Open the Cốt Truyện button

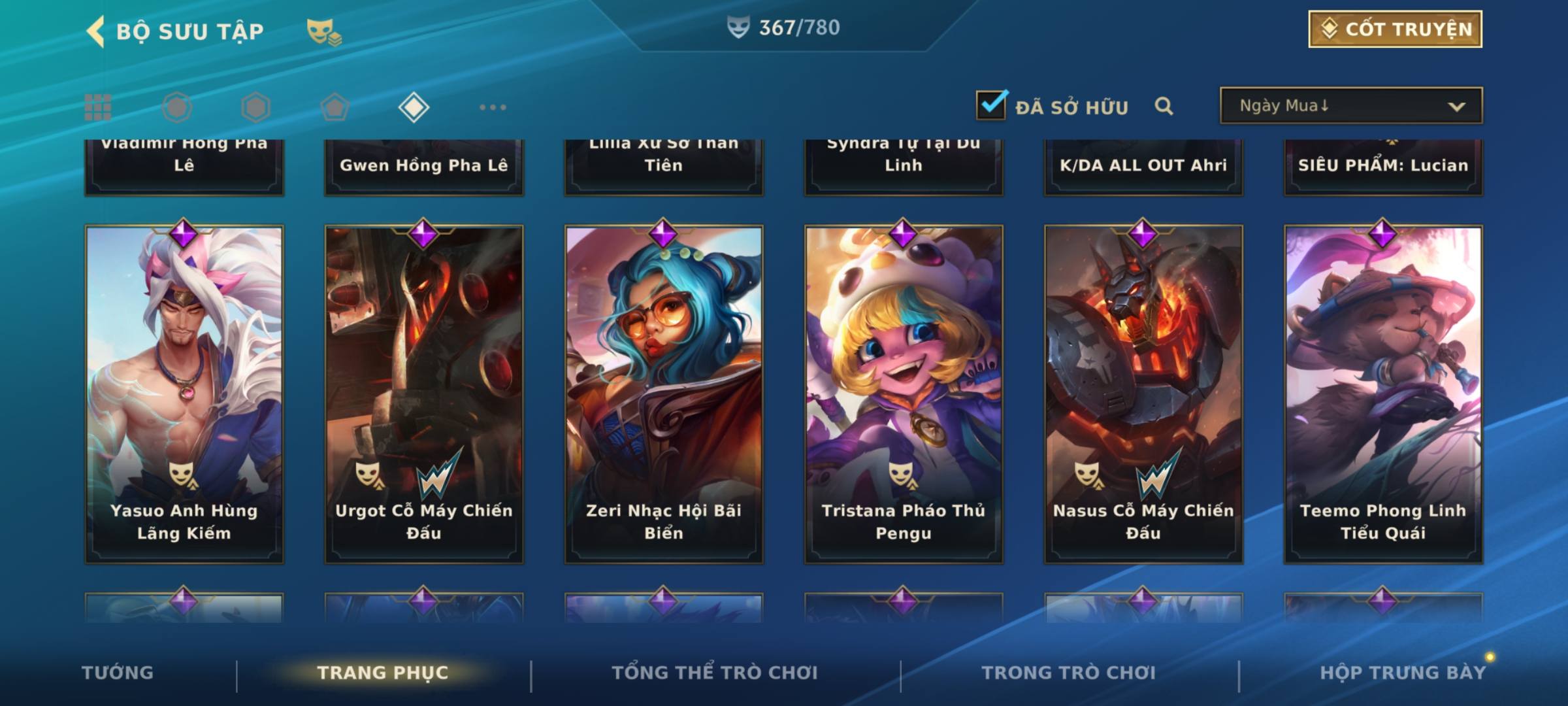pos(1395,29)
